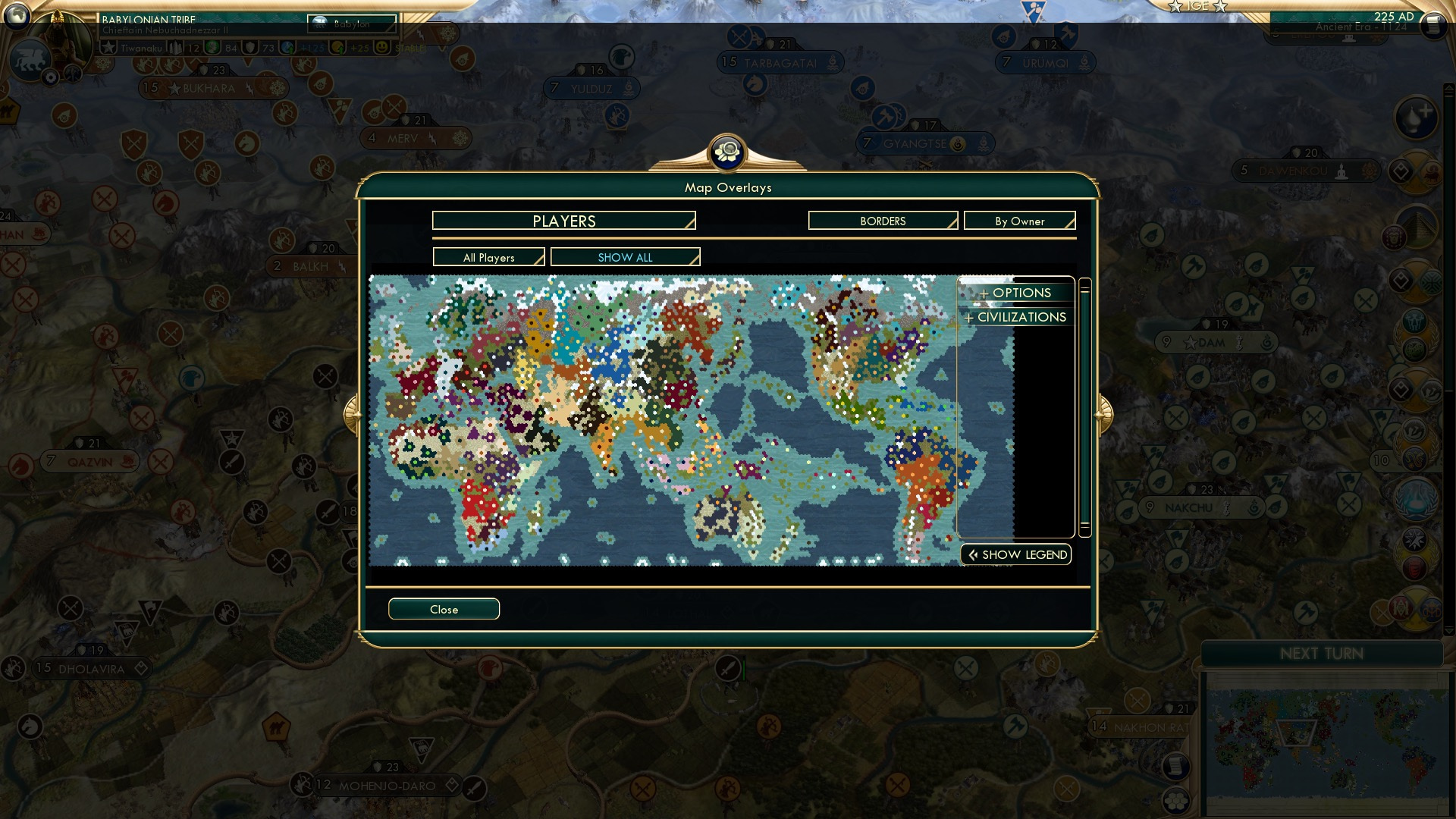Click the STABLE happiness smiley icon

click(382, 47)
